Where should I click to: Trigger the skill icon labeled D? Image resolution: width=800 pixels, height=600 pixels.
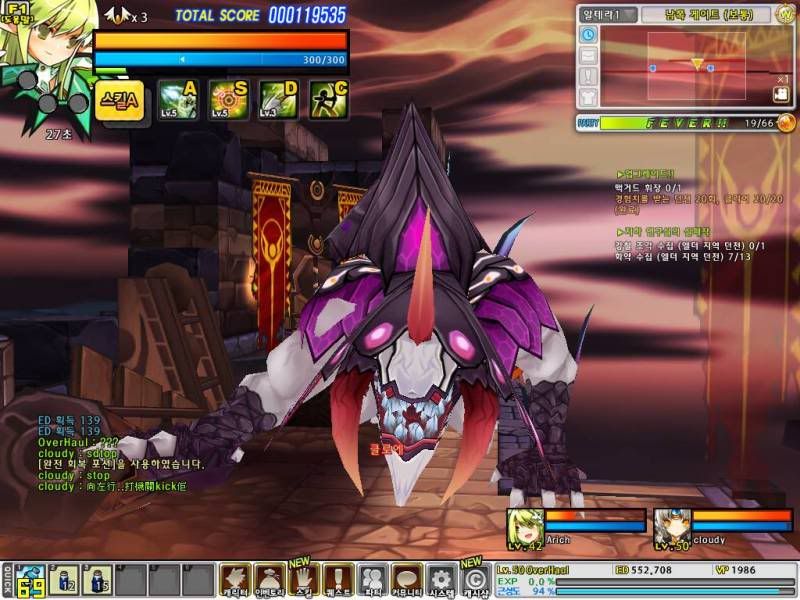[x=278, y=99]
